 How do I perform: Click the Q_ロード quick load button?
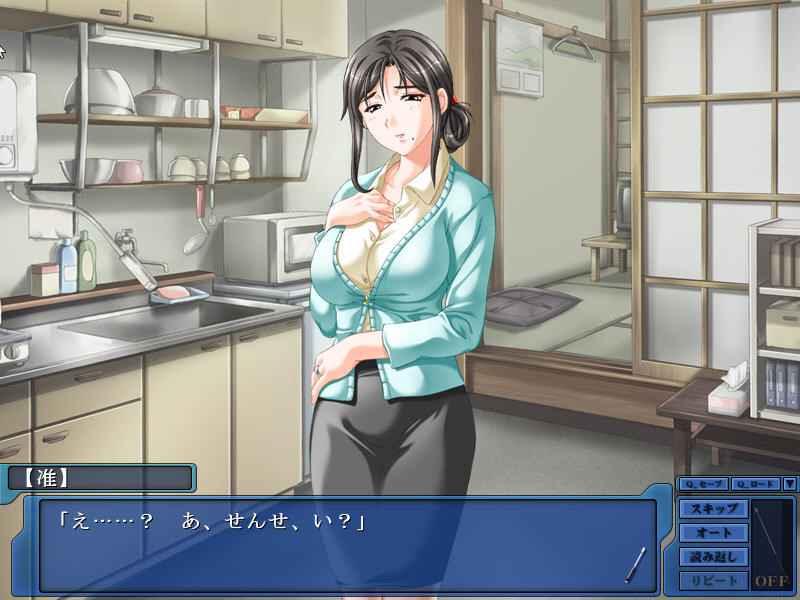(x=754, y=484)
